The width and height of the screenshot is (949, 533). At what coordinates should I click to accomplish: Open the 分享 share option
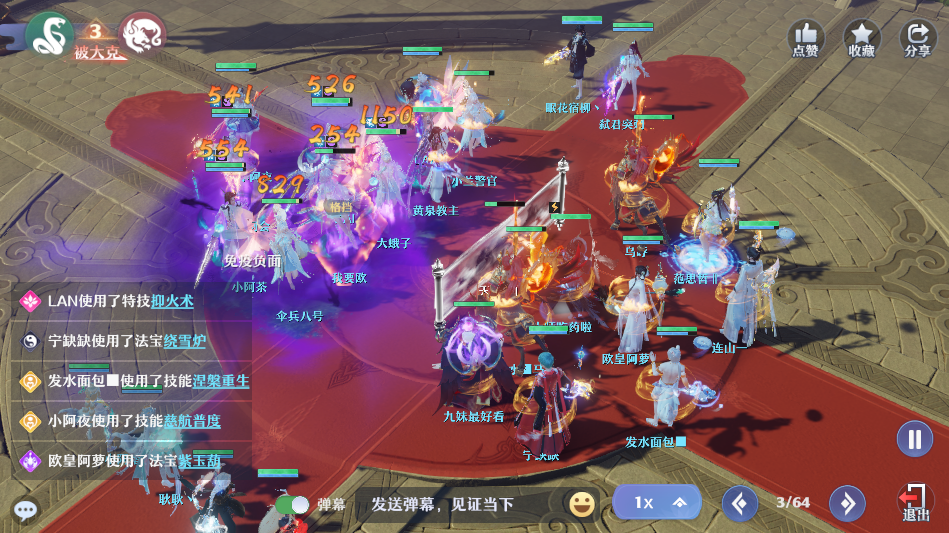tap(917, 38)
